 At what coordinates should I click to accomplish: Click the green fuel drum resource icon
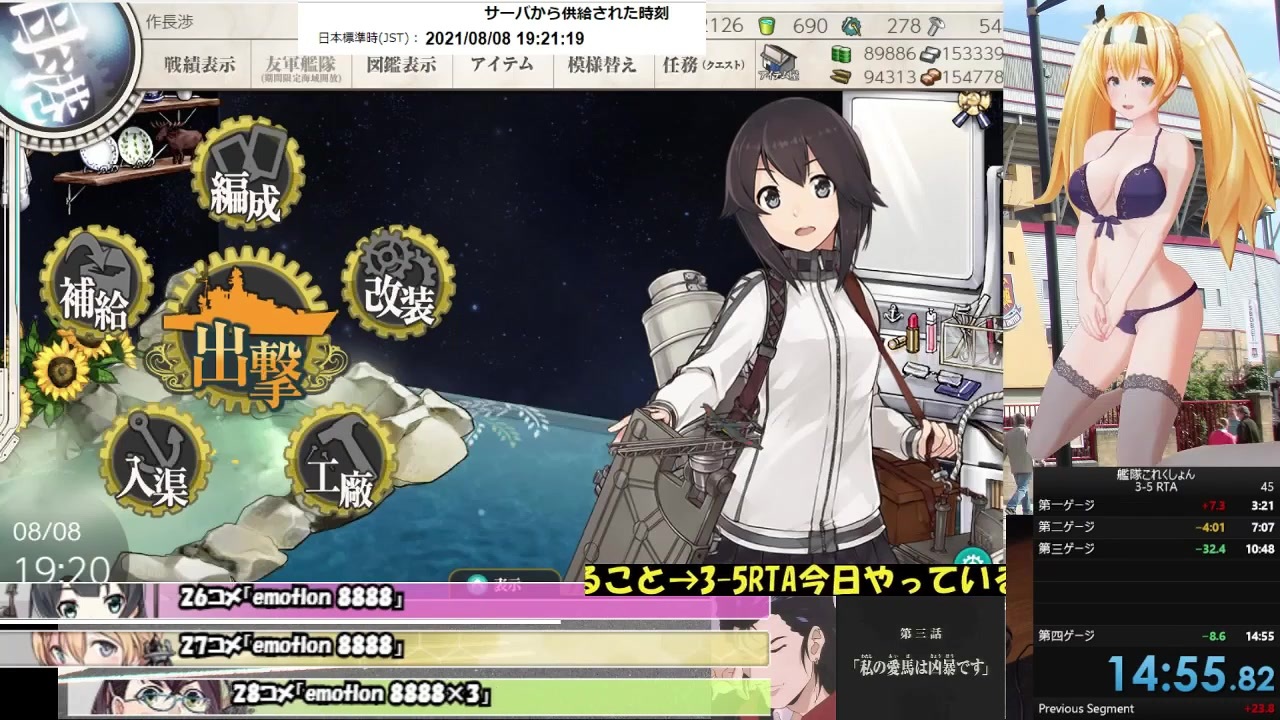pyautogui.click(x=843, y=53)
